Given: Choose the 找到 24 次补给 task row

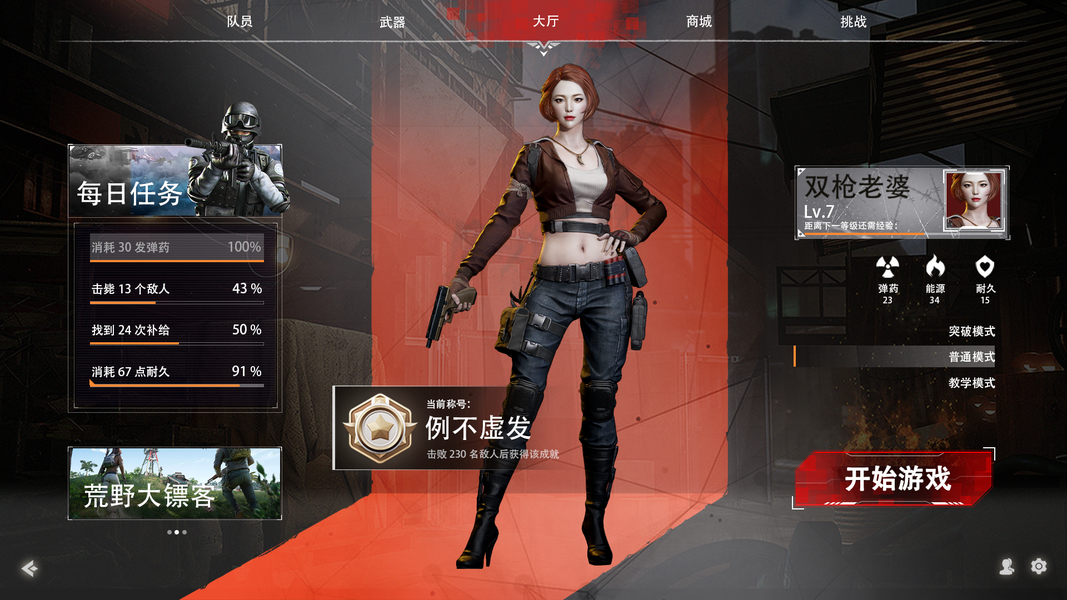Looking at the screenshot, I should (176, 330).
